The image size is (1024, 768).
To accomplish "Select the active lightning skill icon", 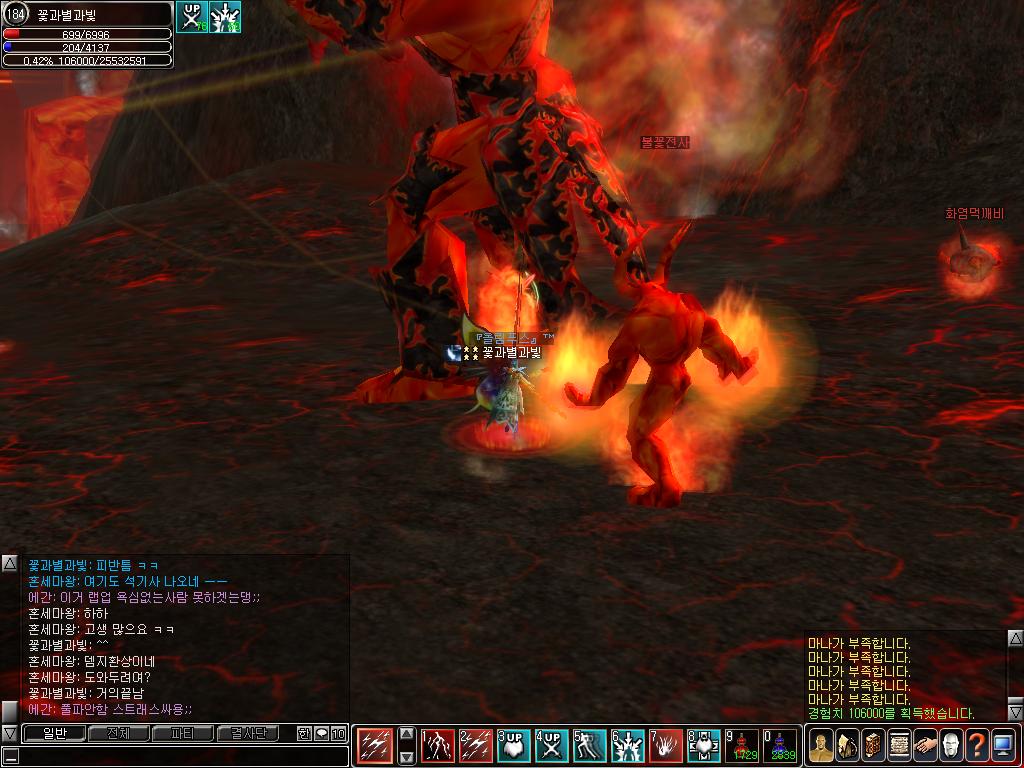I will click(374, 745).
